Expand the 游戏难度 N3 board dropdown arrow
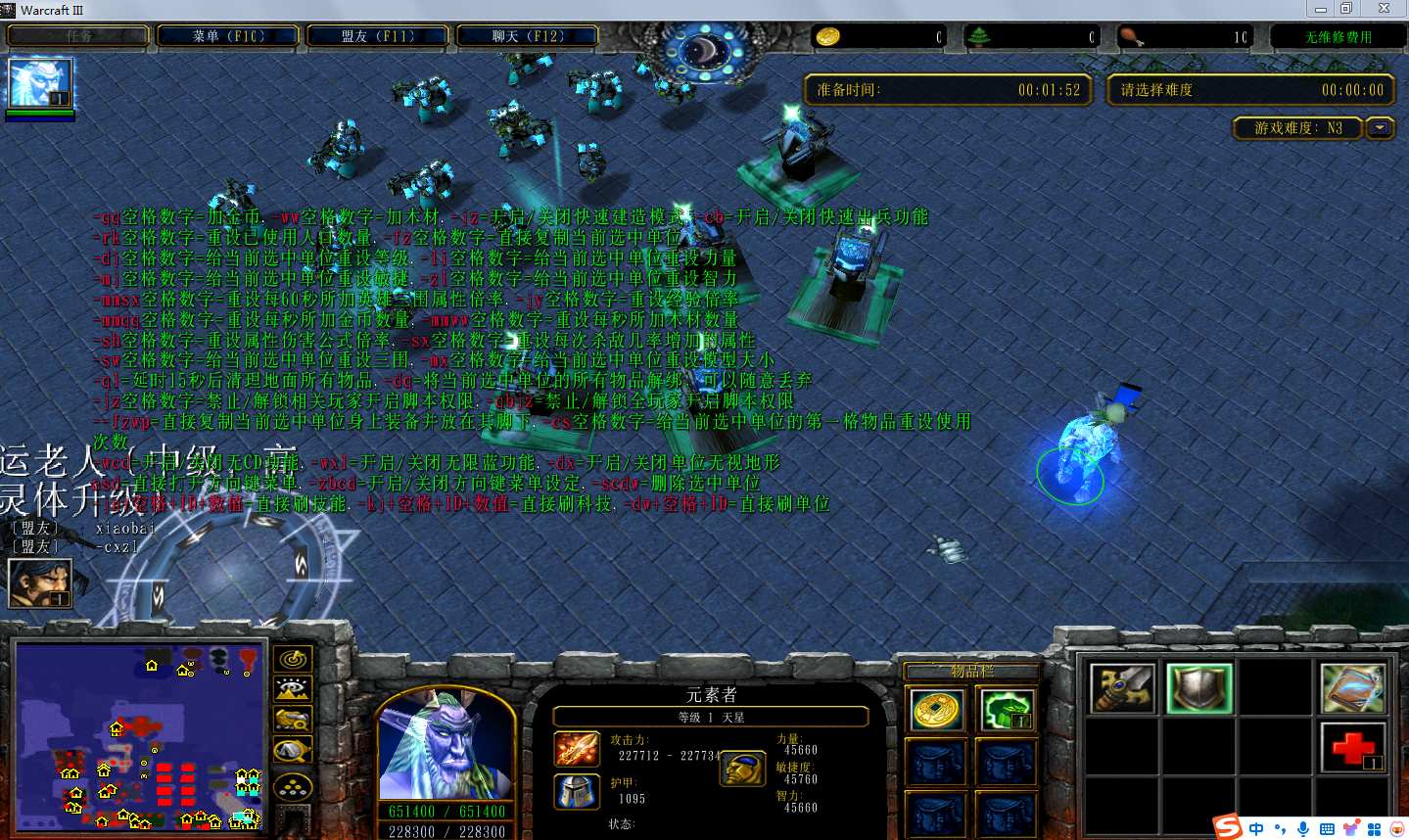1409x840 pixels. pyautogui.click(x=1381, y=128)
